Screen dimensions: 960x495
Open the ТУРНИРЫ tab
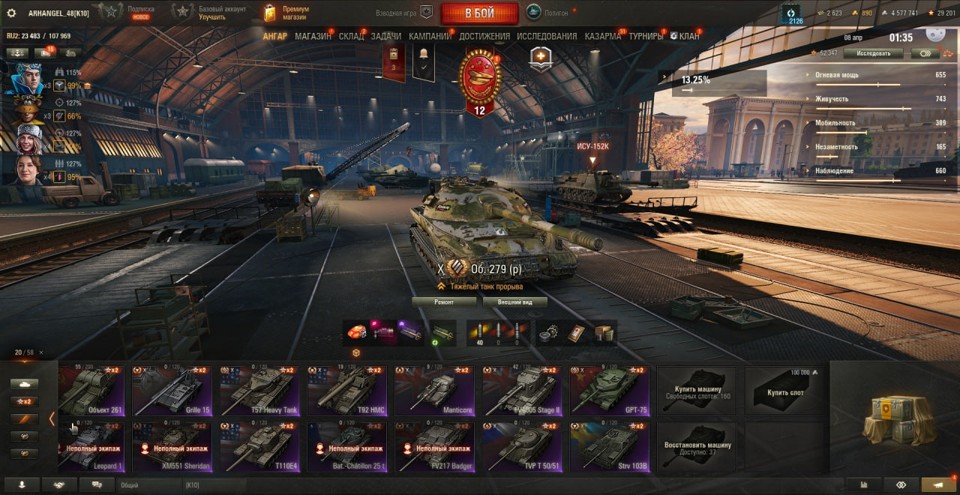tap(646, 37)
